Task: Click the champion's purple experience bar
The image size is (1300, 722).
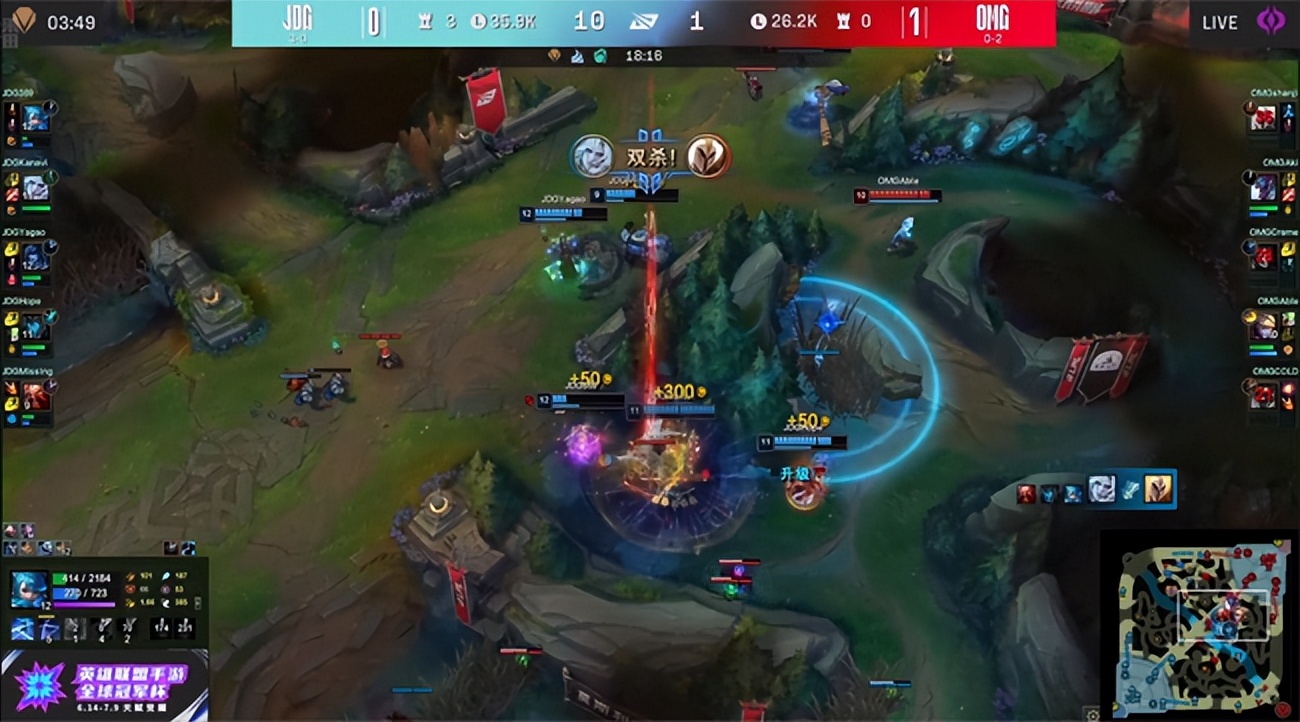Action: point(85,604)
